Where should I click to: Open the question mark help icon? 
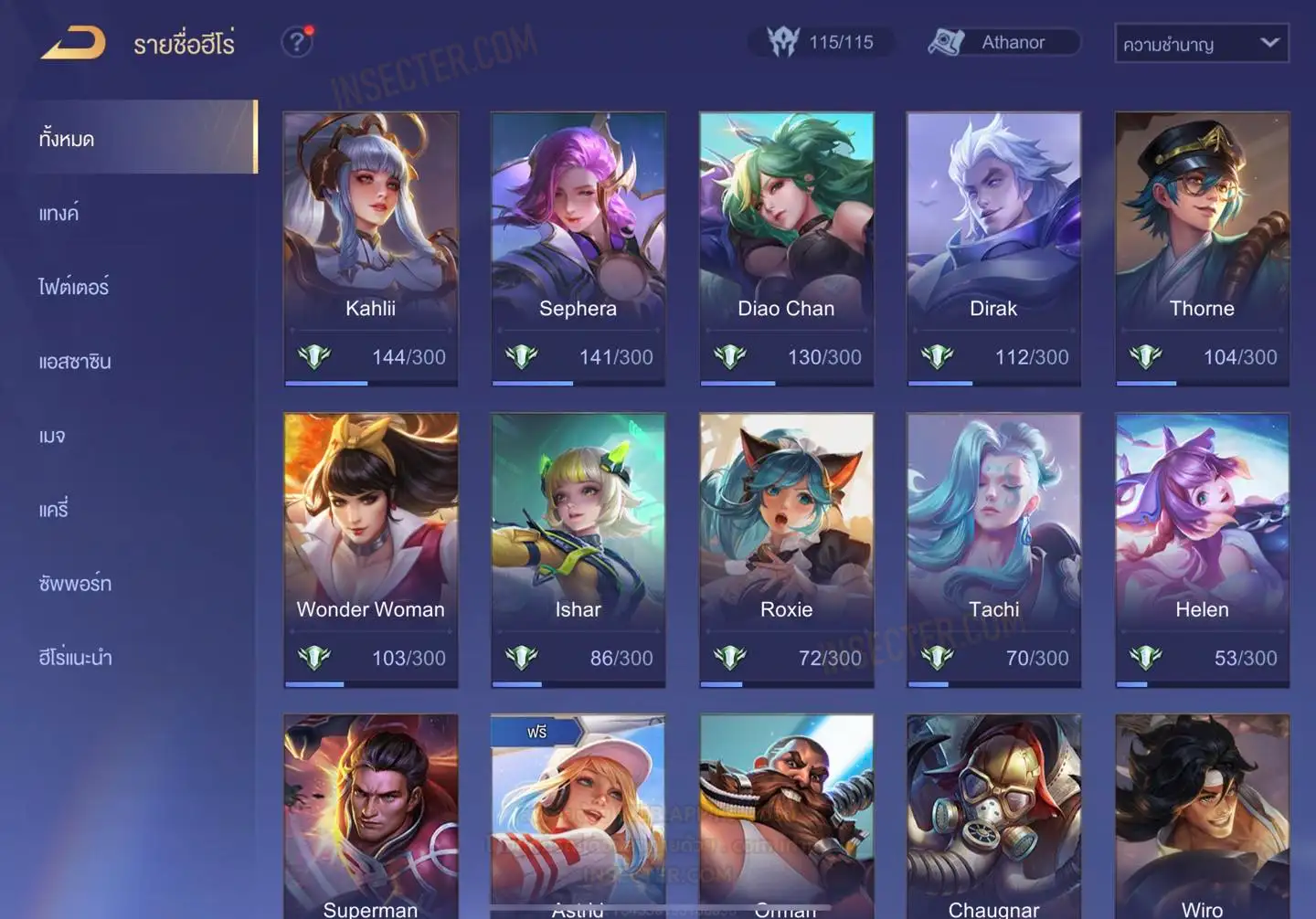tap(297, 42)
